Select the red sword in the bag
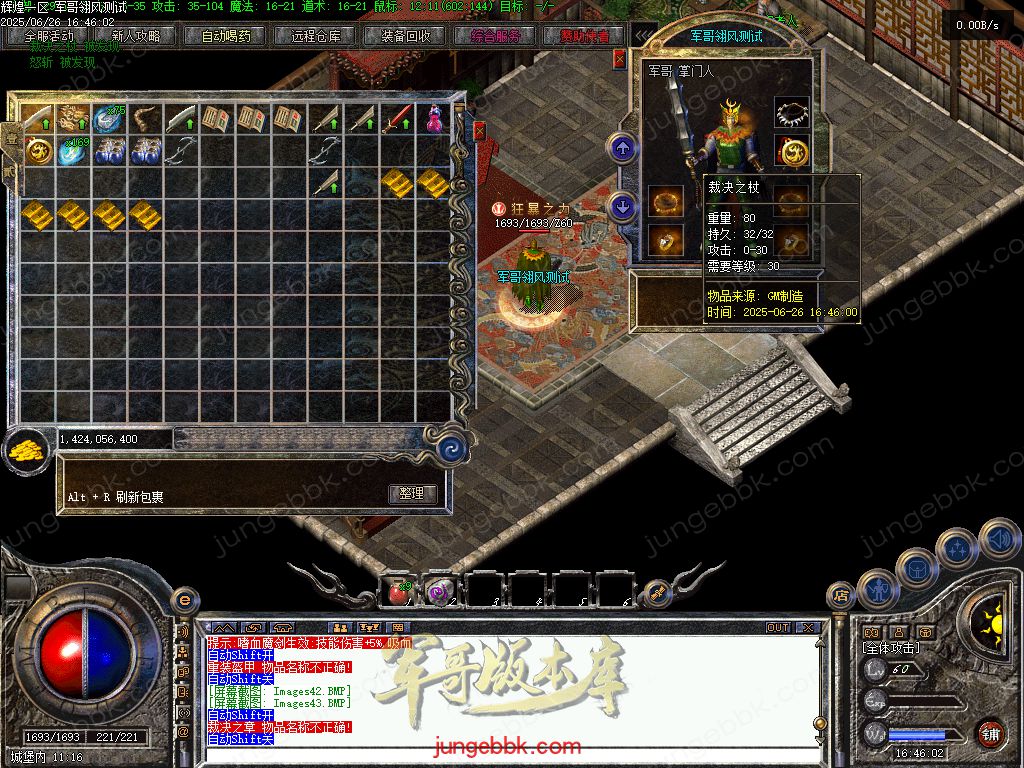Screen dimensions: 1024x768 pyautogui.click(x=397, y=119)
